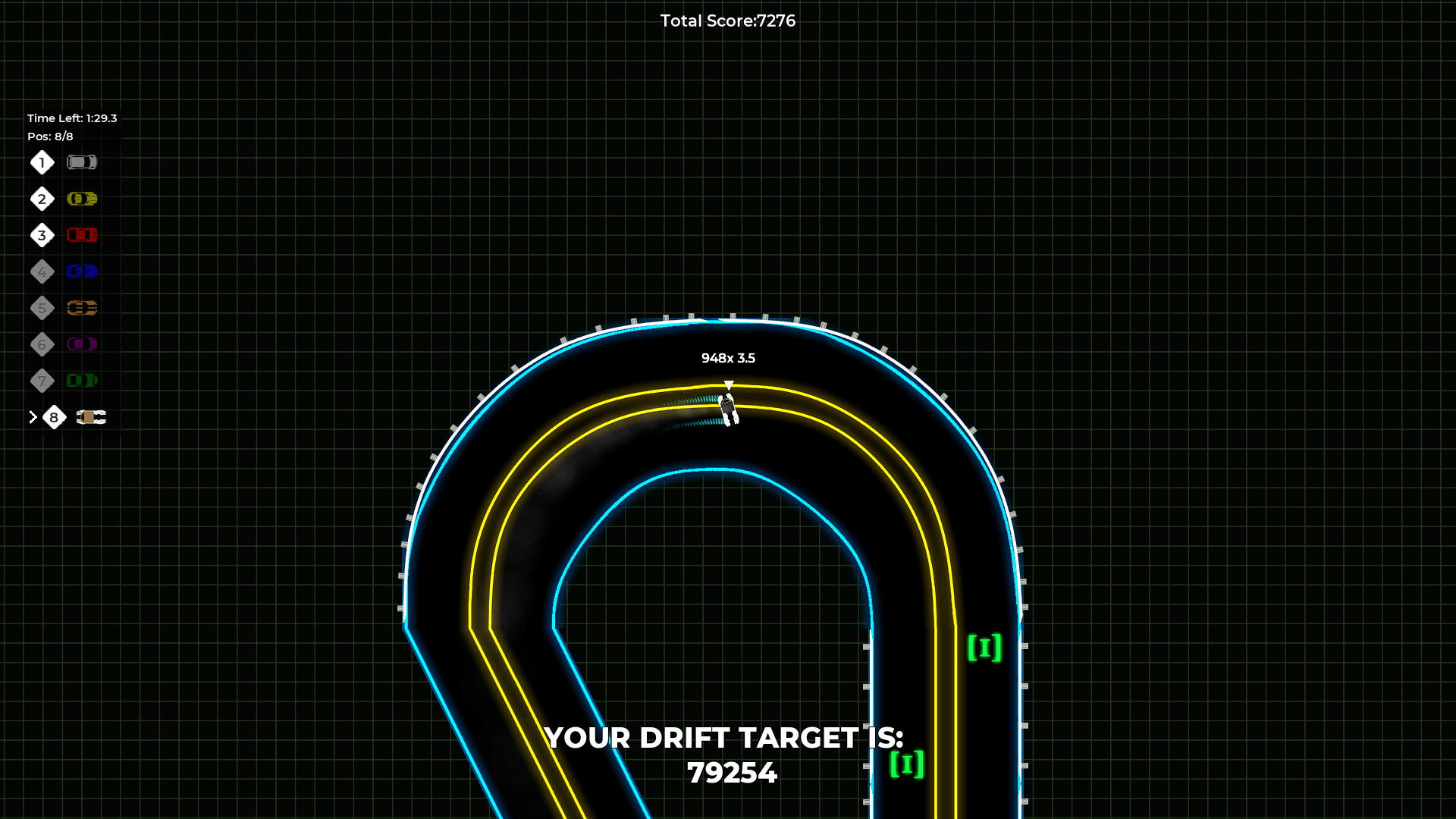This screenshot has width=1456, height=819.
Task: Select the purple car icon at rank 6
Action: coord(81,344)
